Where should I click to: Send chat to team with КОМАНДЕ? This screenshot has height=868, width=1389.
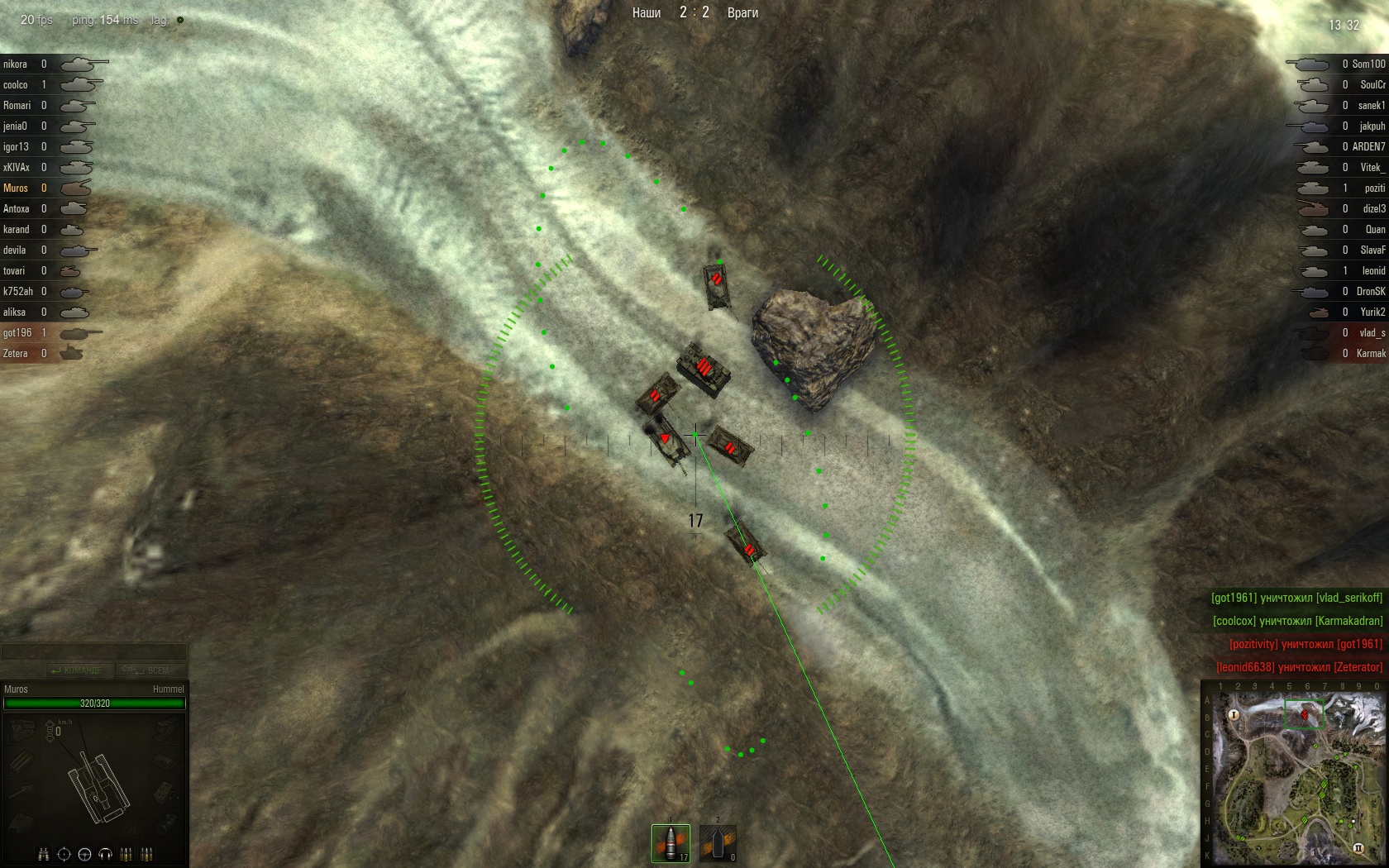(77, 670)
